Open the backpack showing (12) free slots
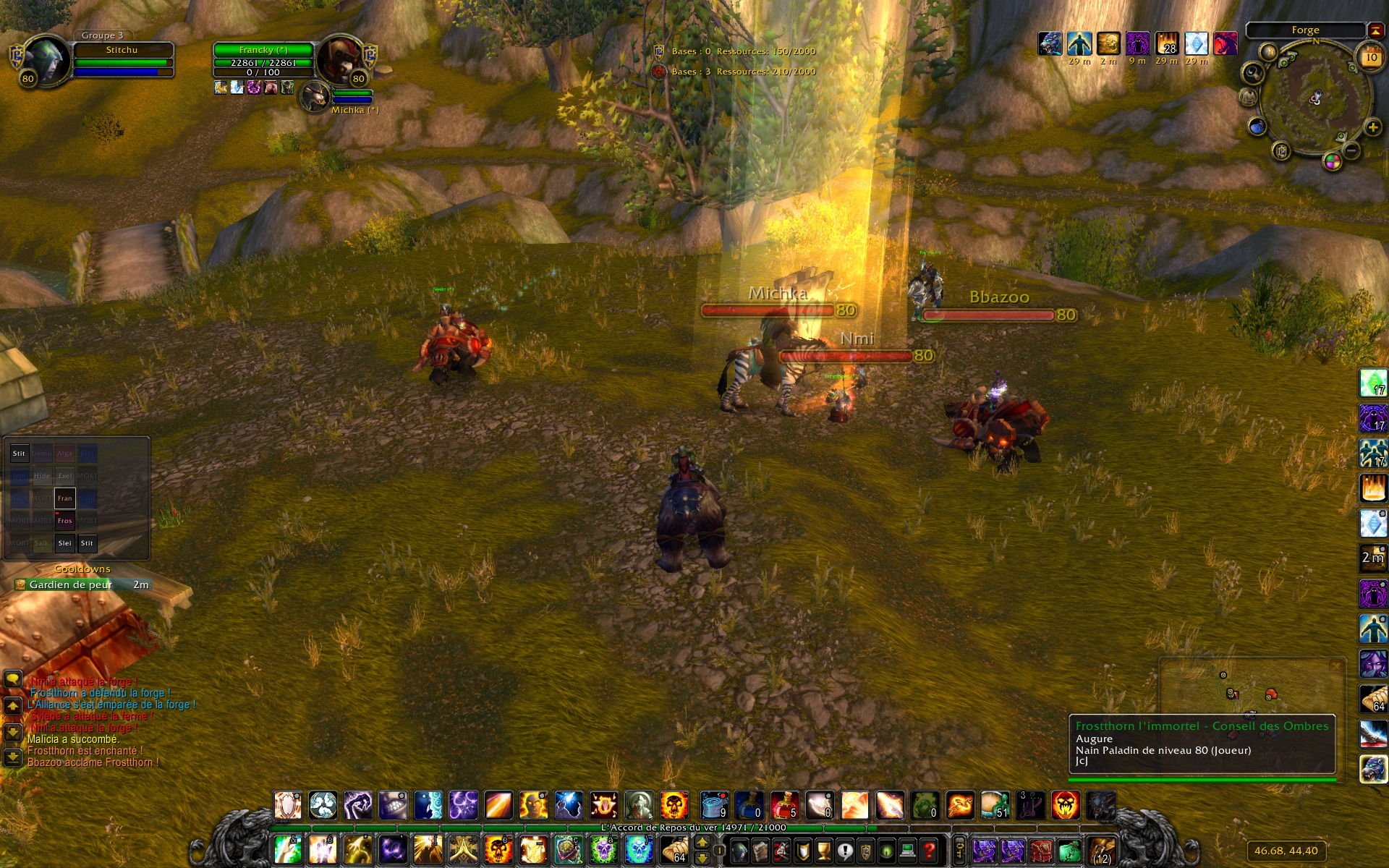Image resolution: width=1389 pixels, height=868 pixels. coord(1102,851)
